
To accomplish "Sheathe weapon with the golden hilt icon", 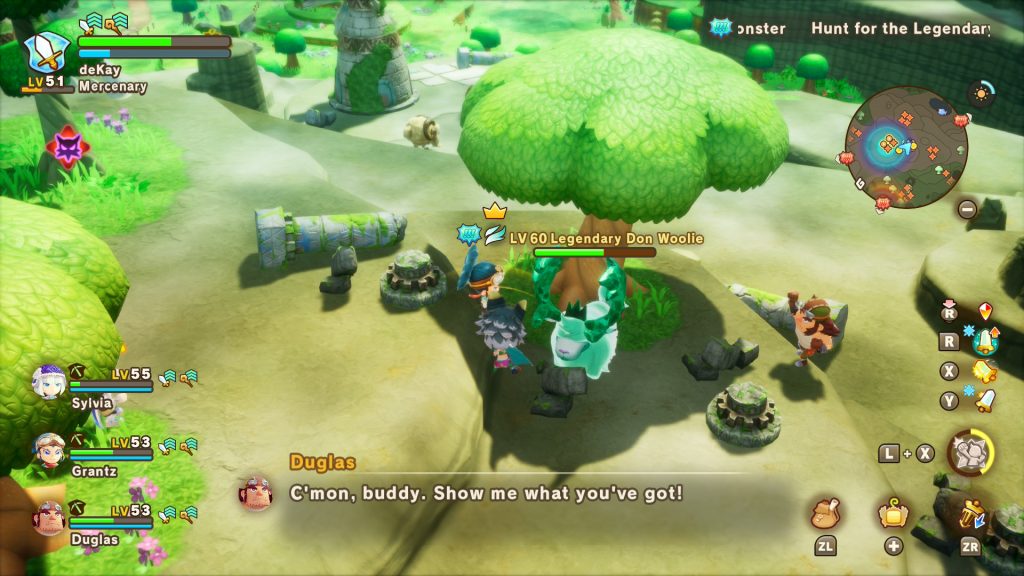I will click(970, 516).
